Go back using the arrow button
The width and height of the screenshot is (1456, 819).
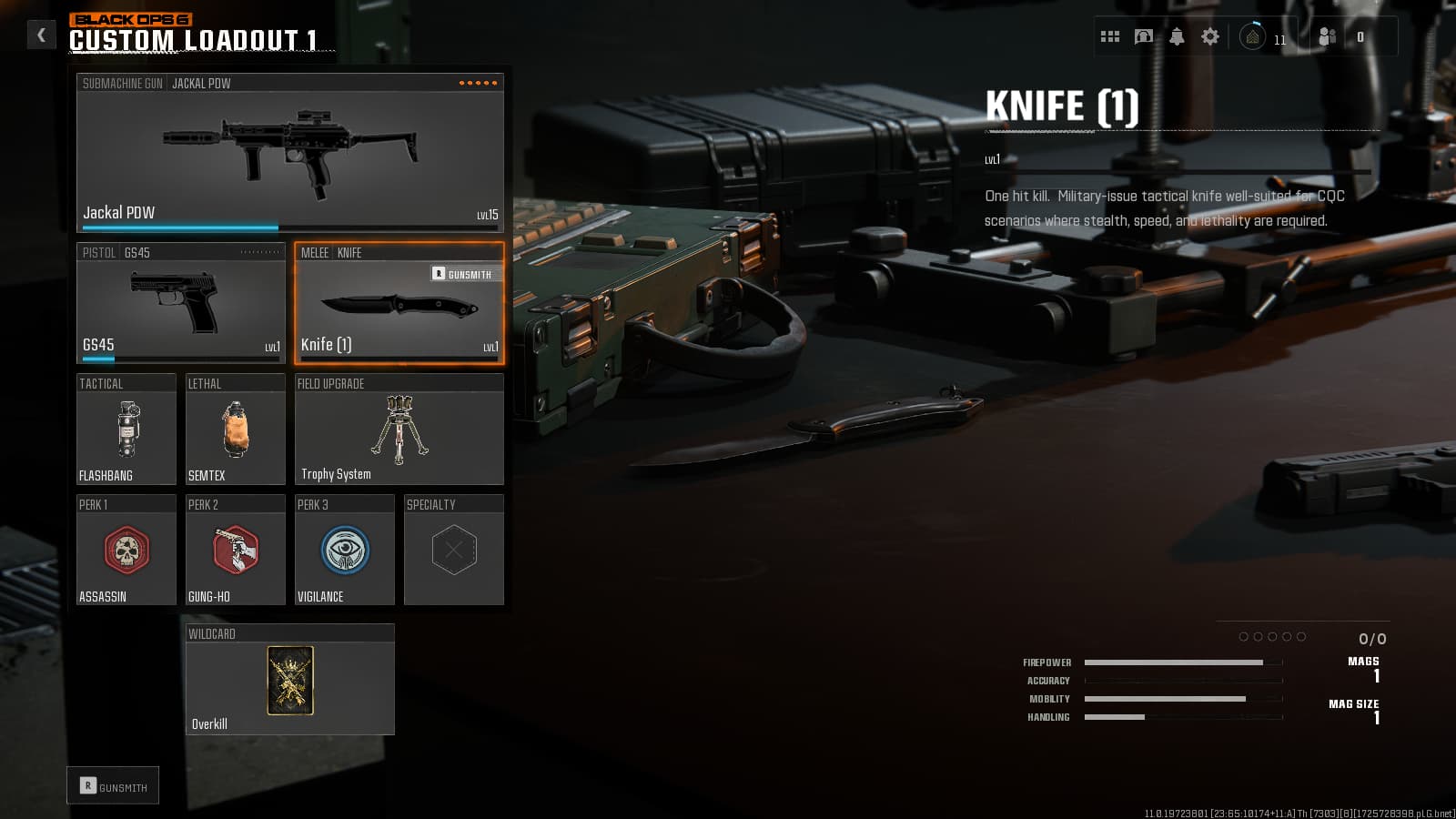point(41,35)
